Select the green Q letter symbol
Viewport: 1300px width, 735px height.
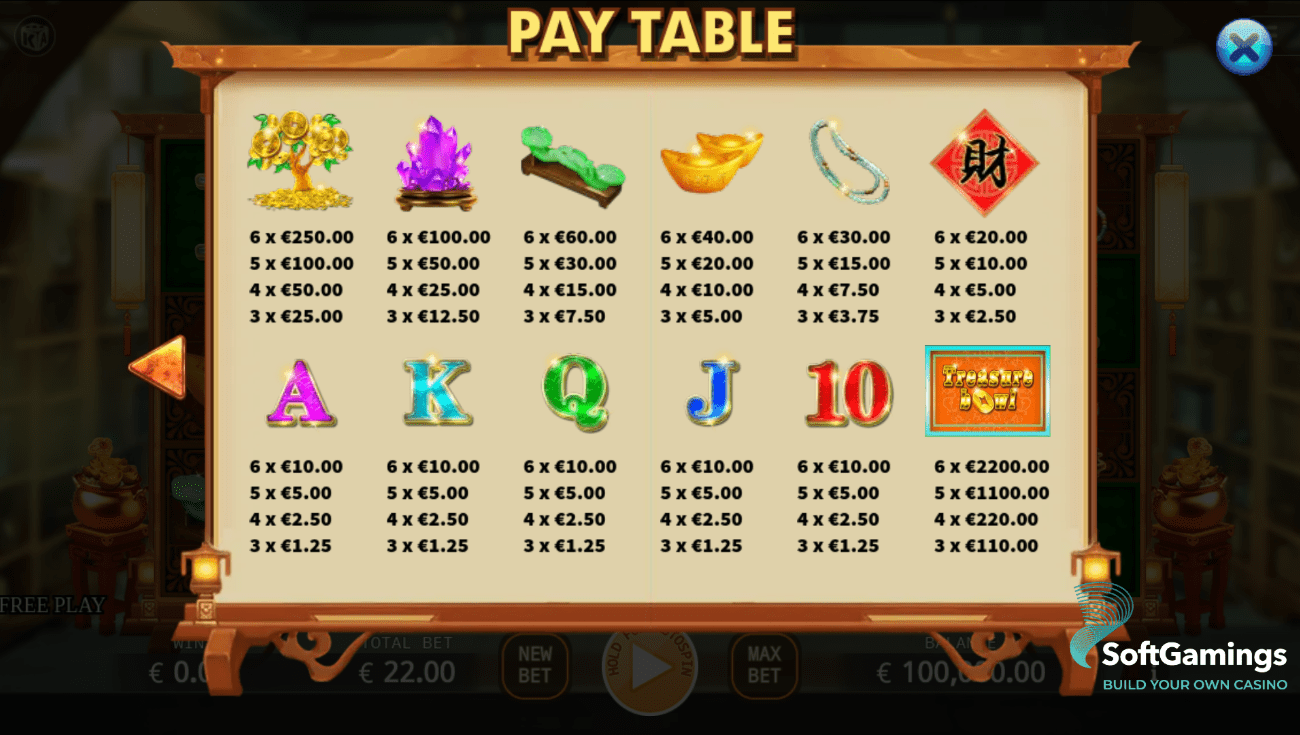574,392
